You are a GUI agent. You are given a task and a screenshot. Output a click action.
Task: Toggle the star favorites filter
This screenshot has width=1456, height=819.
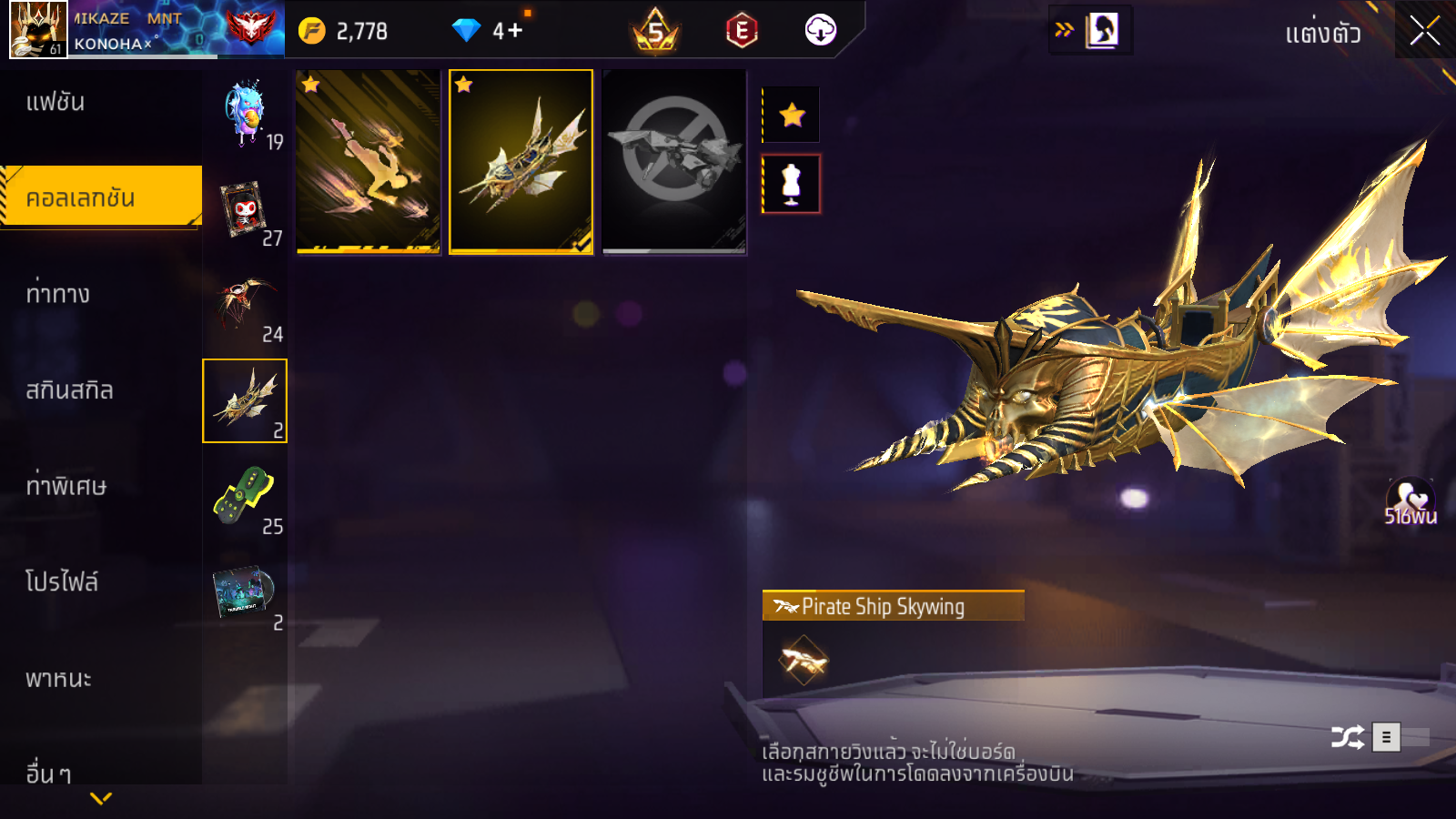click(792, 115)
